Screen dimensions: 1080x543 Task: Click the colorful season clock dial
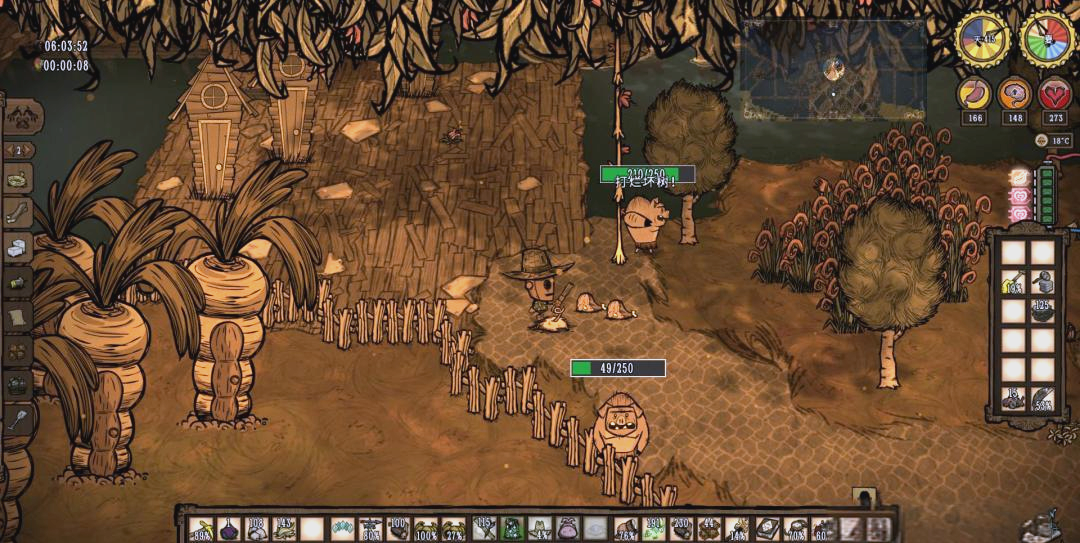1047,38
